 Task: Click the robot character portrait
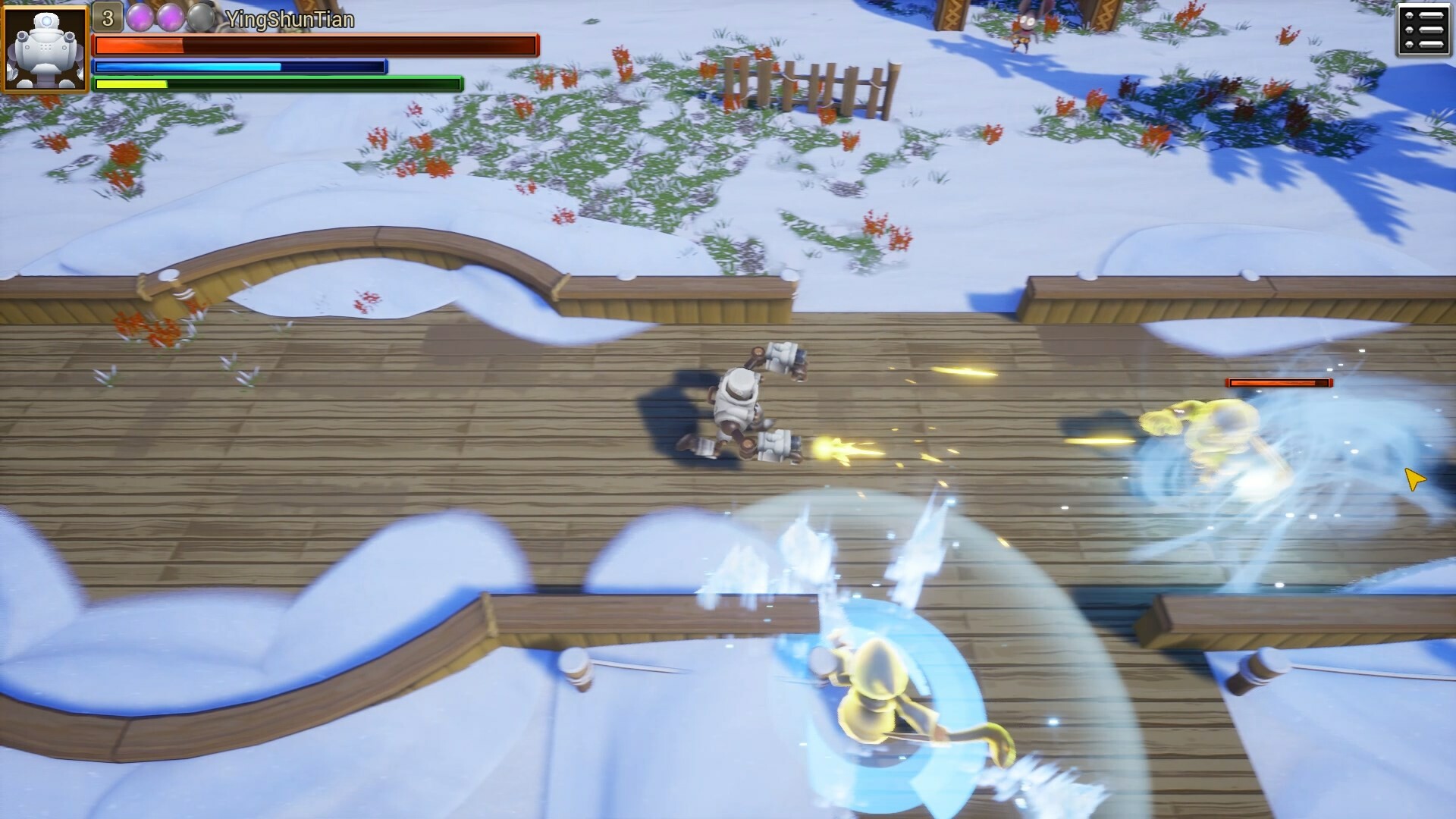click(44, 47)
